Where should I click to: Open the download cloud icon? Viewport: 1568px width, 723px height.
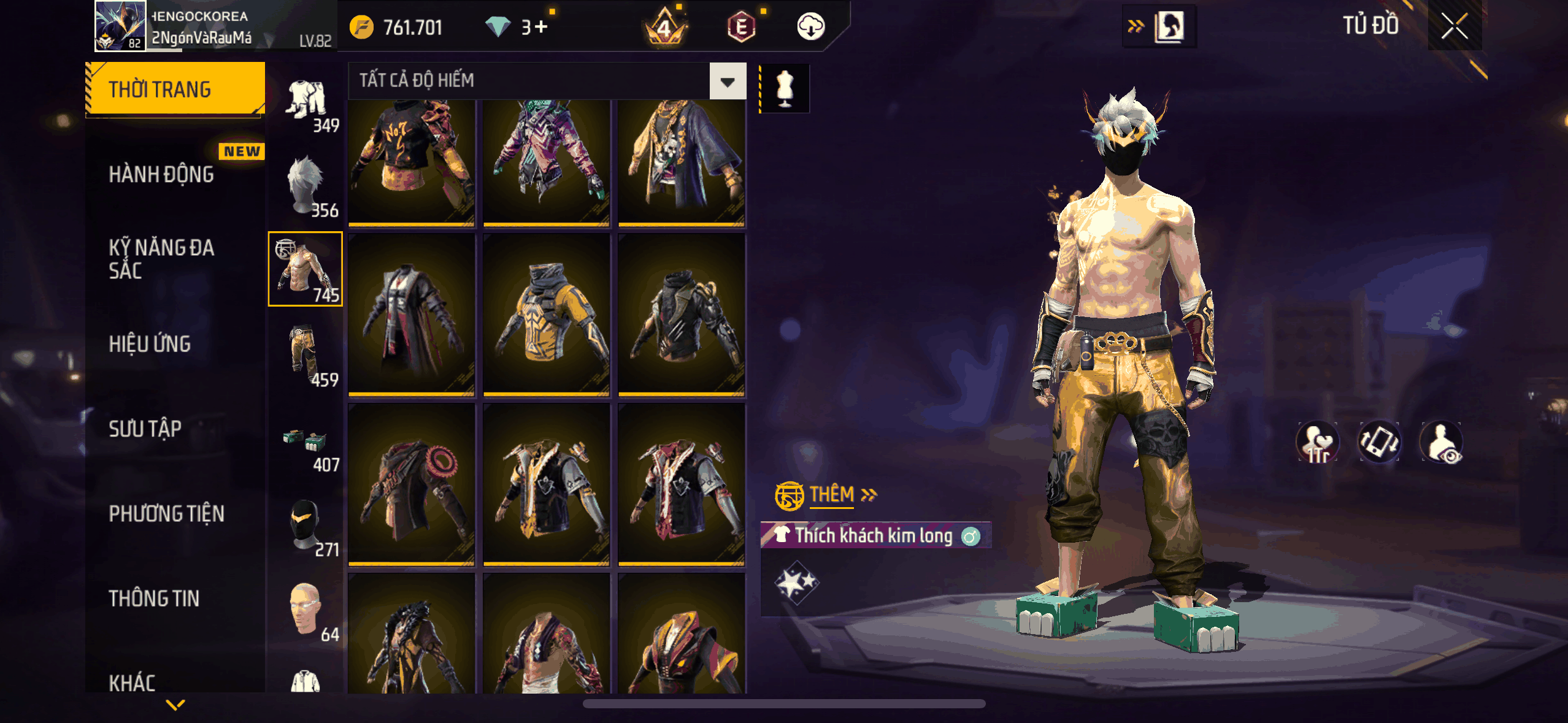pos(810,27)
